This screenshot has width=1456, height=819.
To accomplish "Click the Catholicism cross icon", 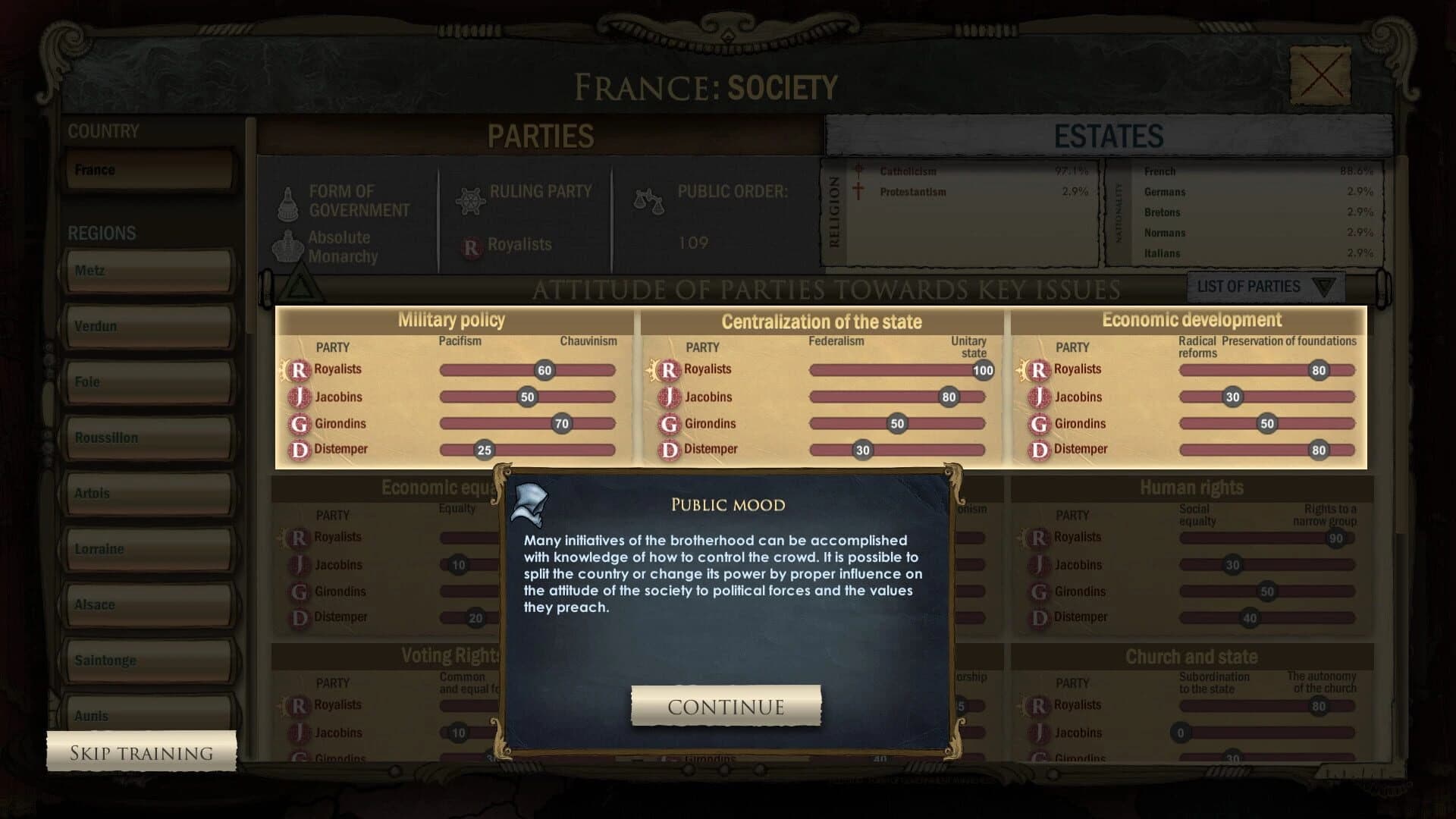I will [x=857, y=171].
